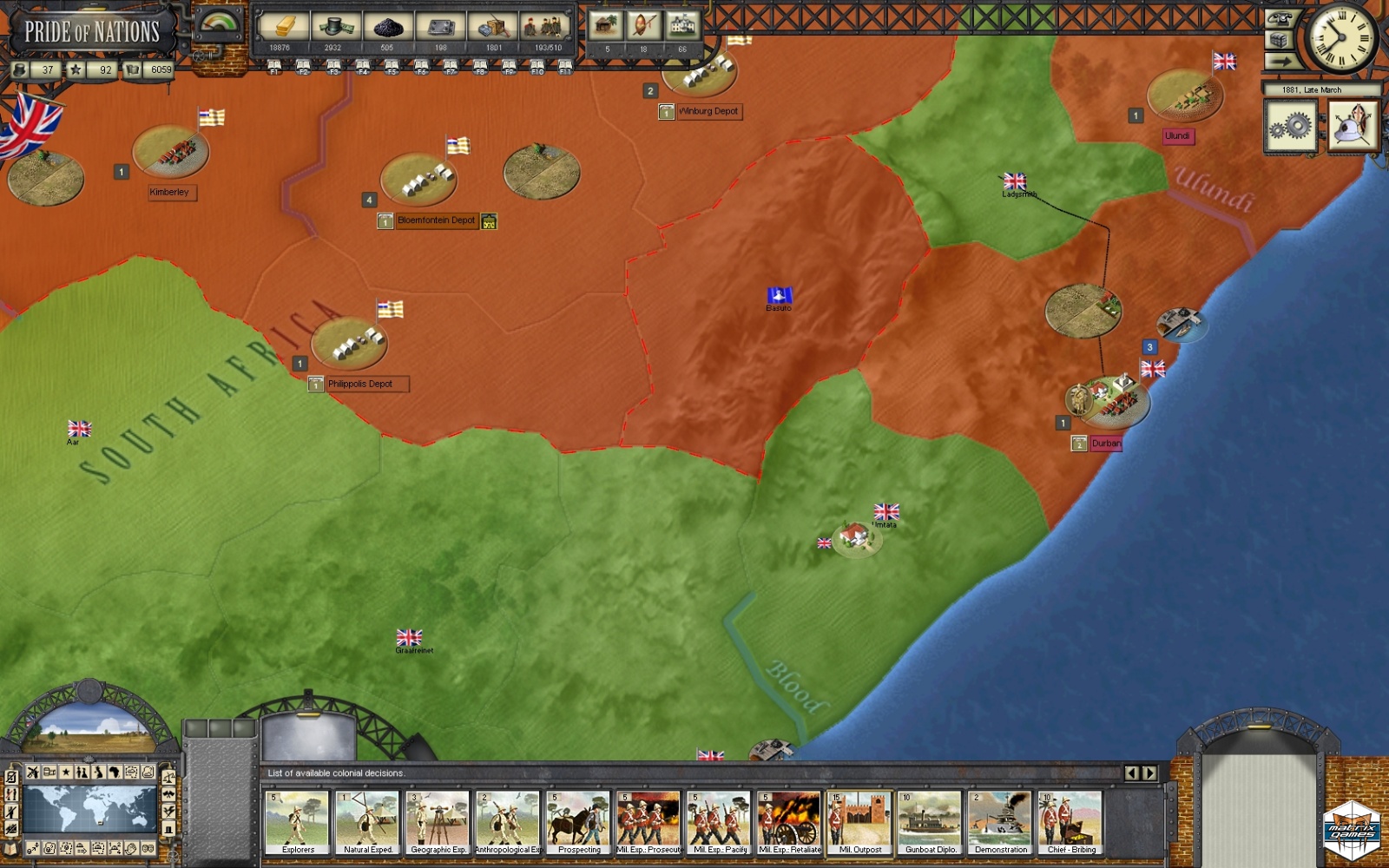Pick the Demonstration battleship card
This screenshot has height=868, width=1389.
click(x=1000, y=822)
